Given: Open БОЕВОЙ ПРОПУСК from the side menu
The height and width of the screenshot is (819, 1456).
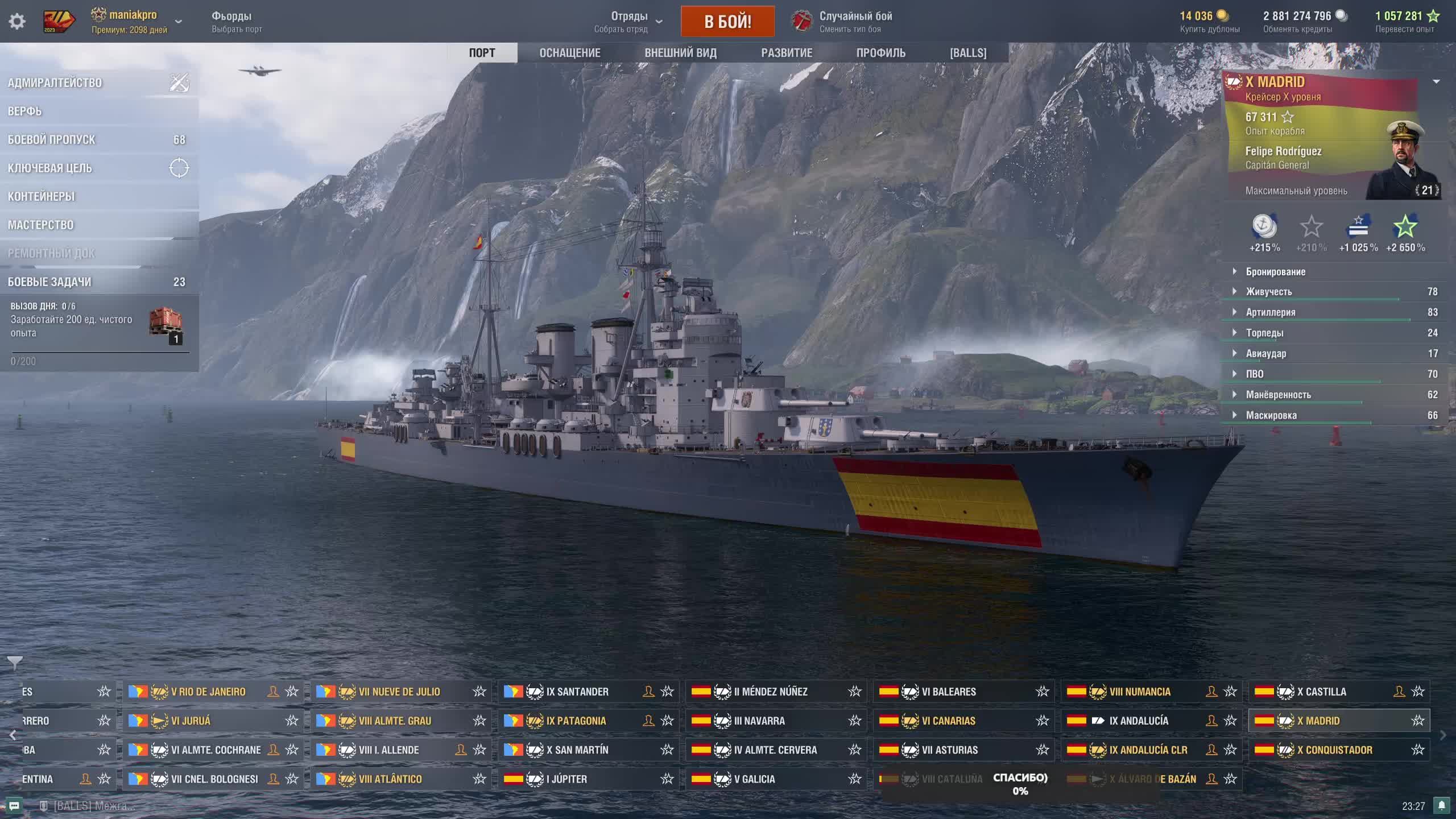Looking at the screenshot, I should point(52,140).
